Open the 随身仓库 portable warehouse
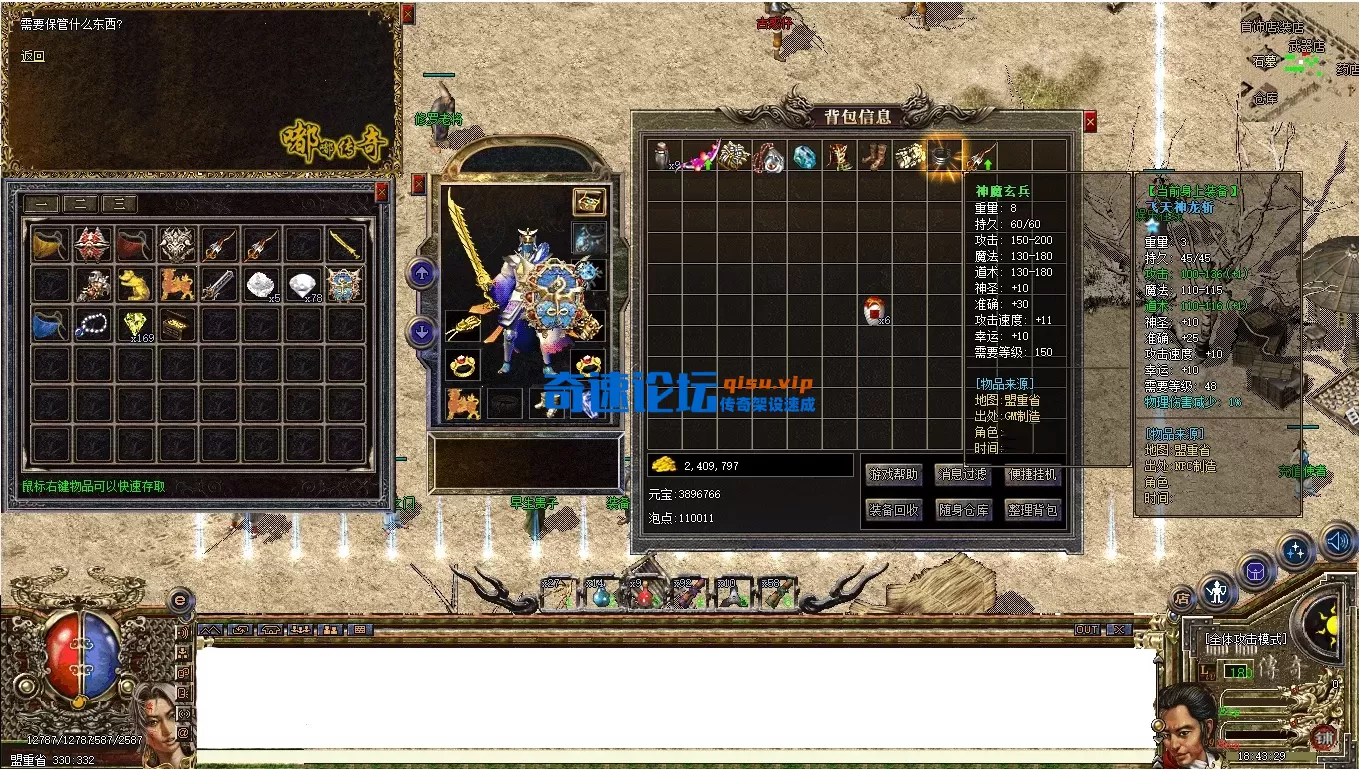This screenshot has height=769, width=1359. point(963,510)
